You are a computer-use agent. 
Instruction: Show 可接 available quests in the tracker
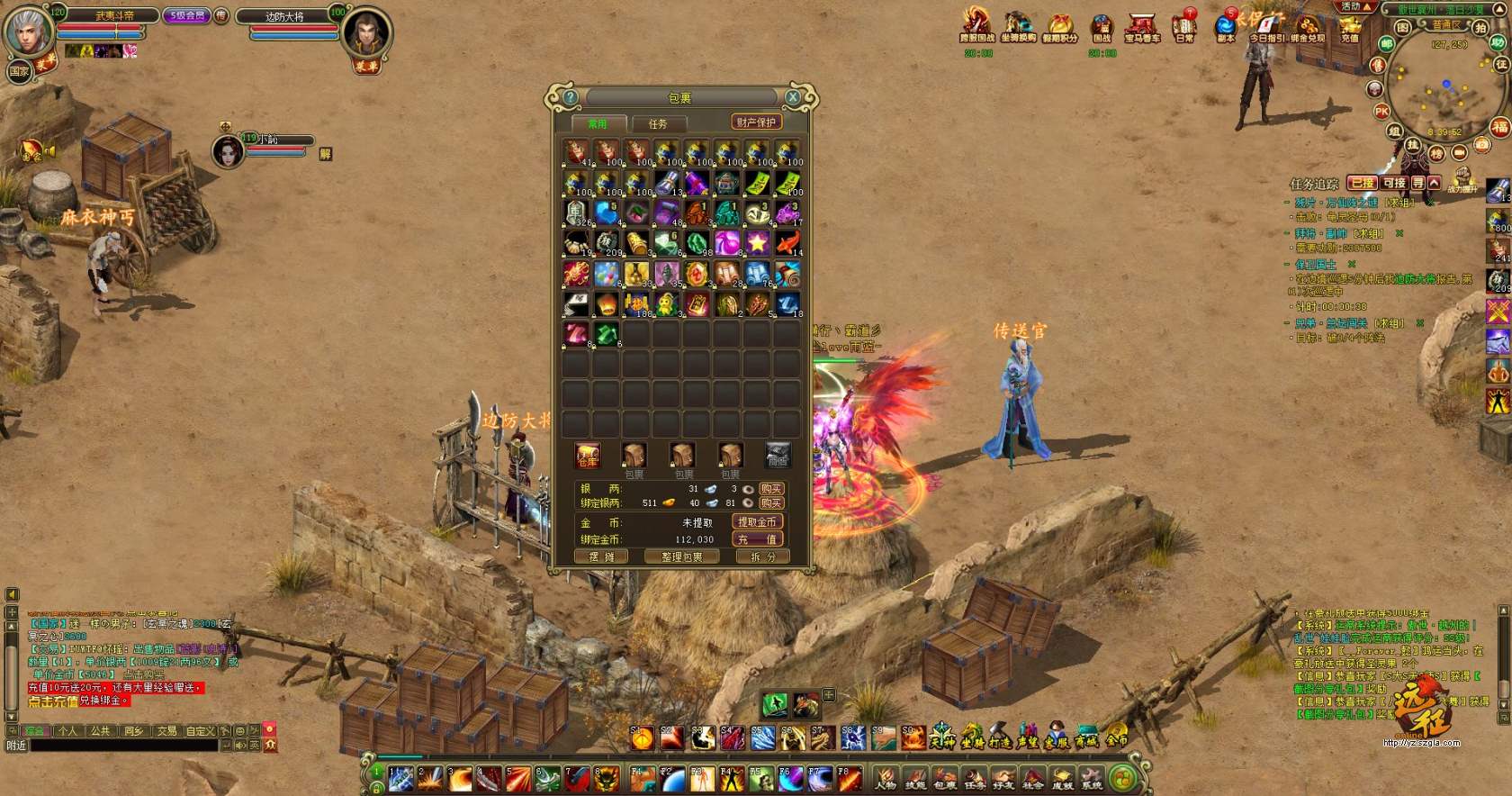(x=1394, y=184)
